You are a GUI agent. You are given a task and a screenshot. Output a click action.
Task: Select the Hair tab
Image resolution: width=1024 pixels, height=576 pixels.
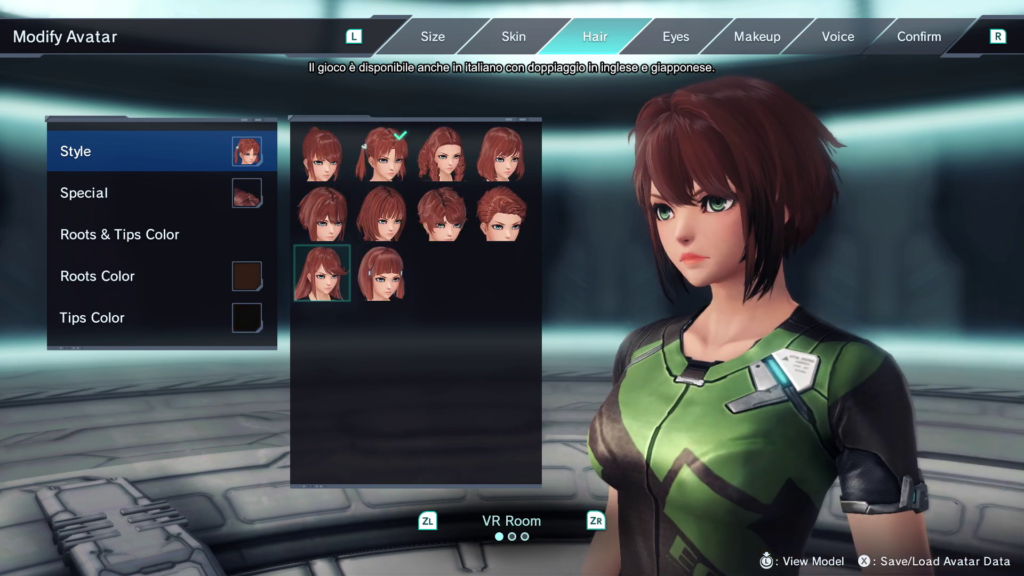595,37
